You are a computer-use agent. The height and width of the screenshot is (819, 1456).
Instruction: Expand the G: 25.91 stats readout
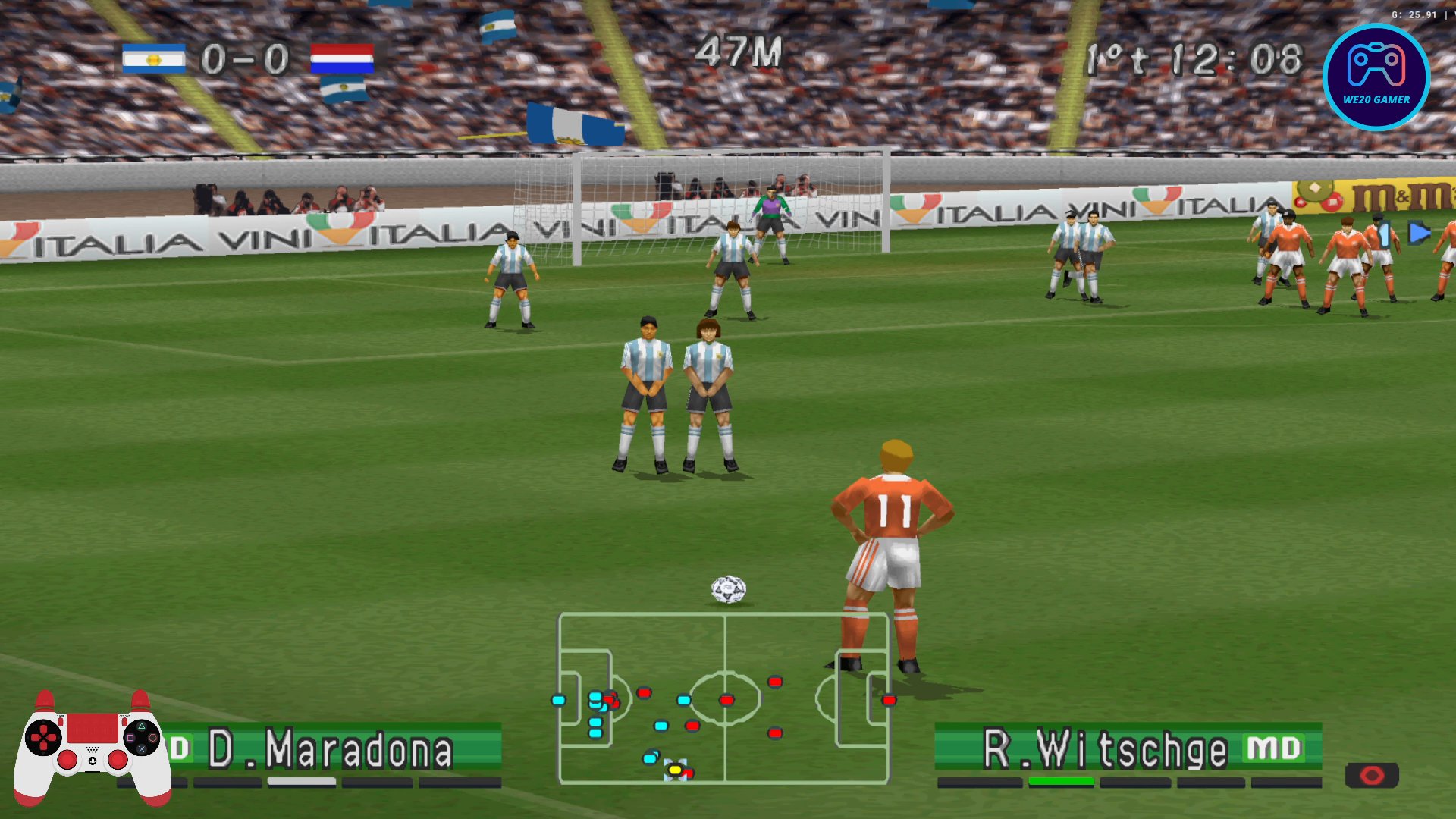pos(1414,13)
